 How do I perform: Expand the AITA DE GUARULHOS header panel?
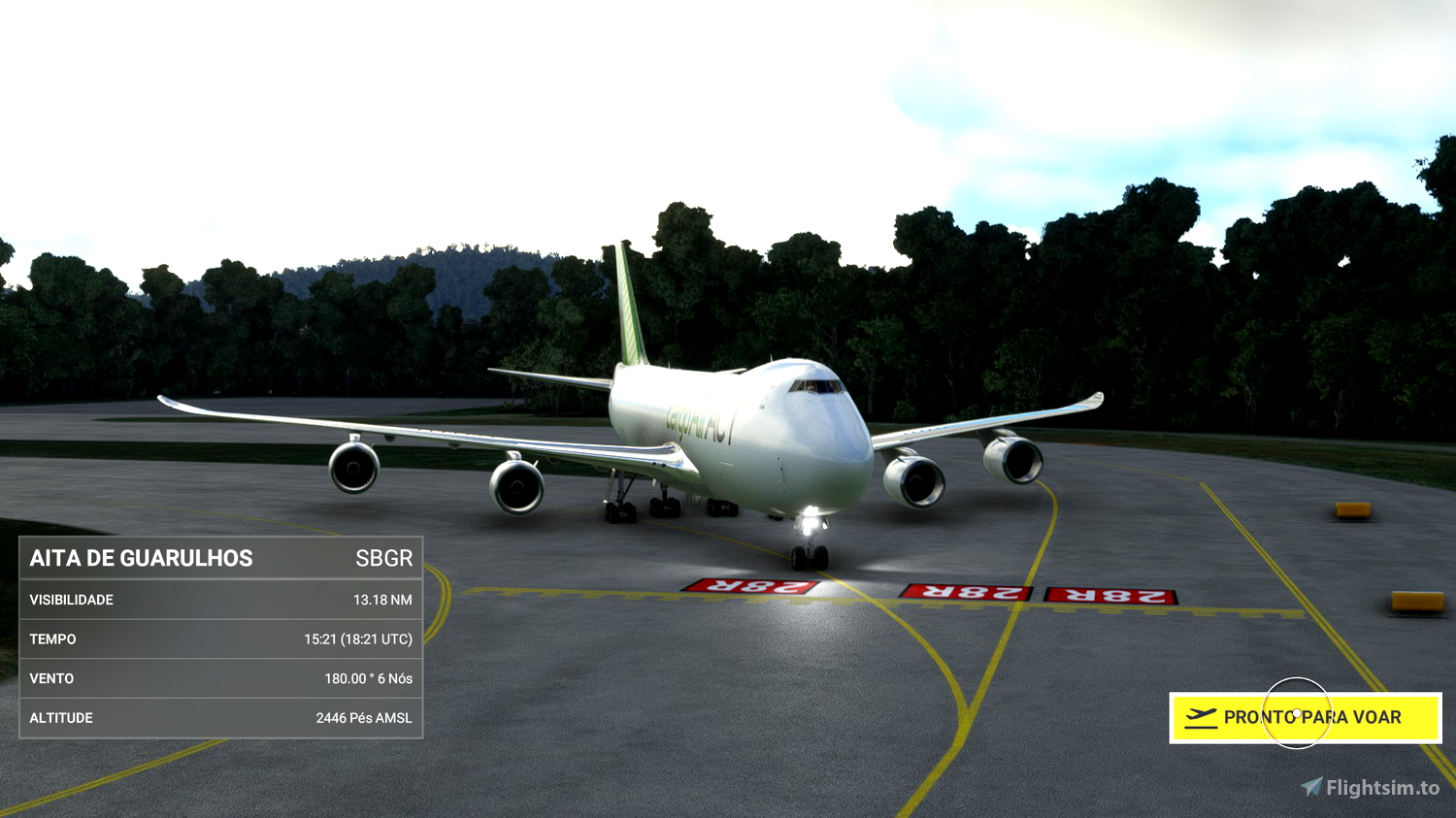[220, 558]
